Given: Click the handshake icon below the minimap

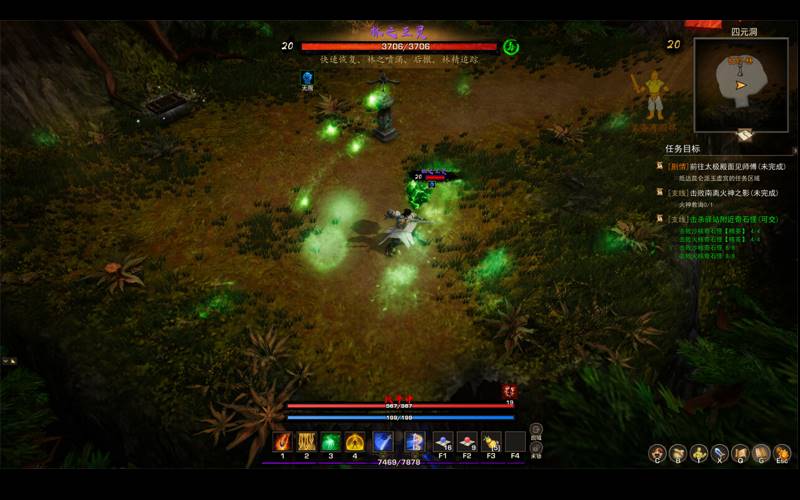Looking at the screenshot, I should point(744,134).
